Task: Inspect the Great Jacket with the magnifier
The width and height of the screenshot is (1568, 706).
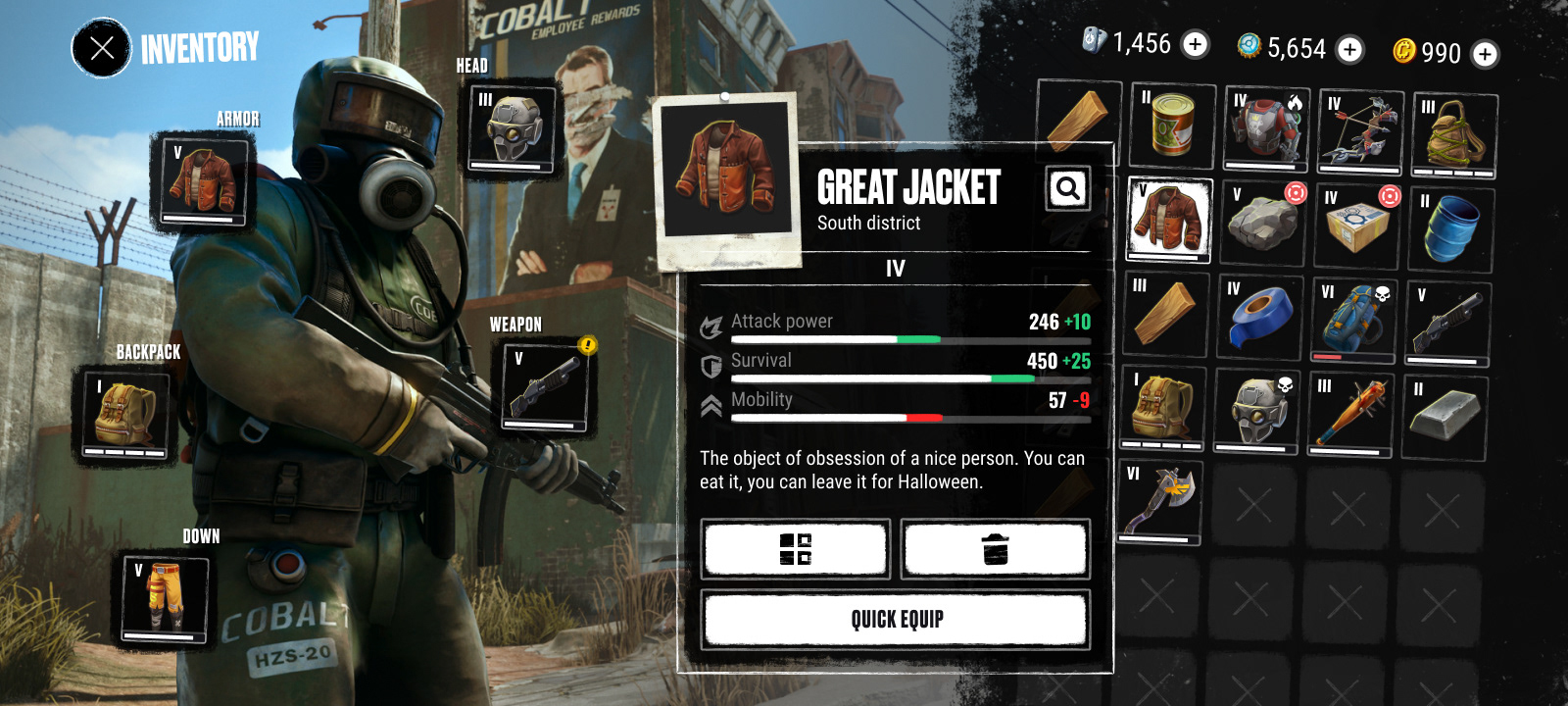Action: tap(1067, 187)
